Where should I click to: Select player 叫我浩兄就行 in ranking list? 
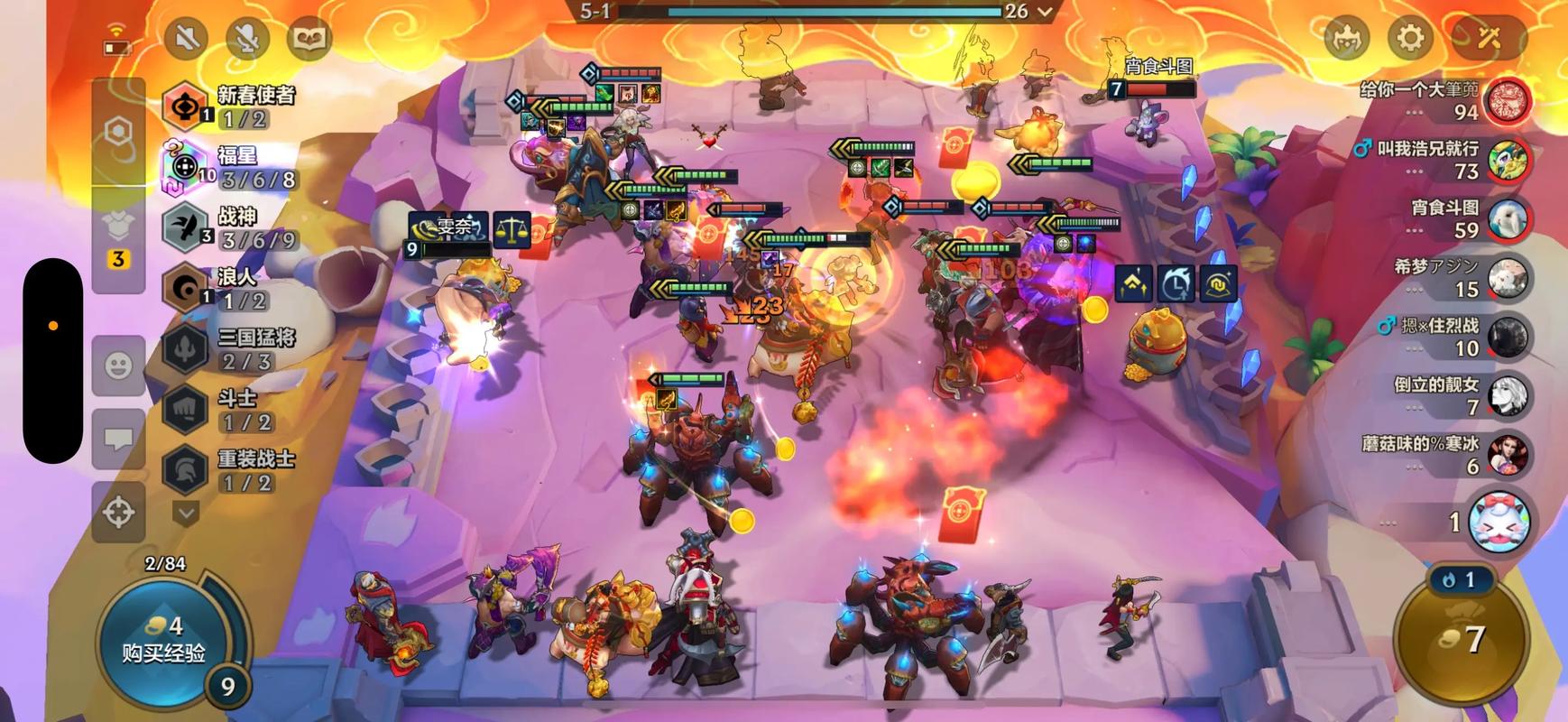[1443, 160]
